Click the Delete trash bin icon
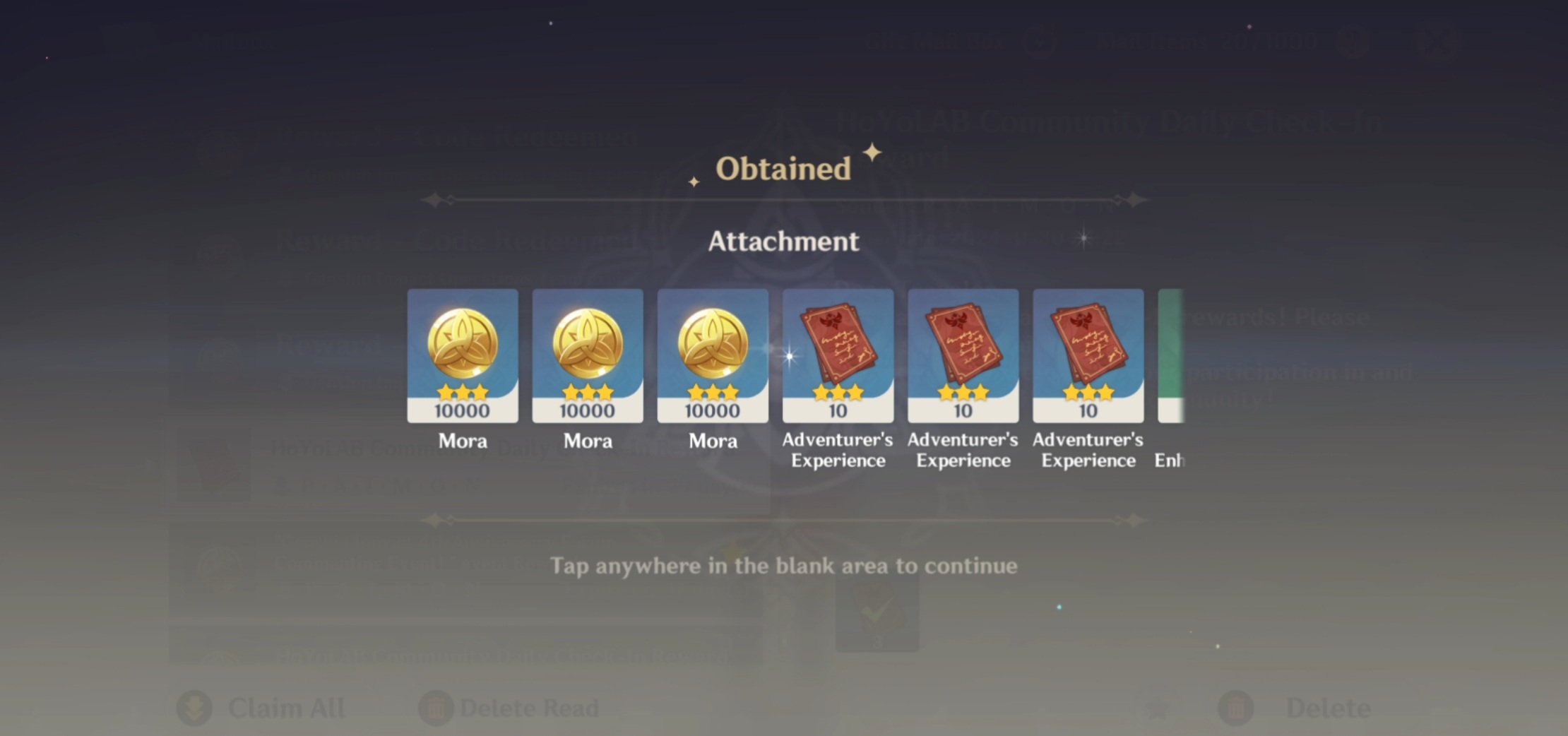Image resolution: width=1568 pixels, height=736 pixels. [1237, 707]
